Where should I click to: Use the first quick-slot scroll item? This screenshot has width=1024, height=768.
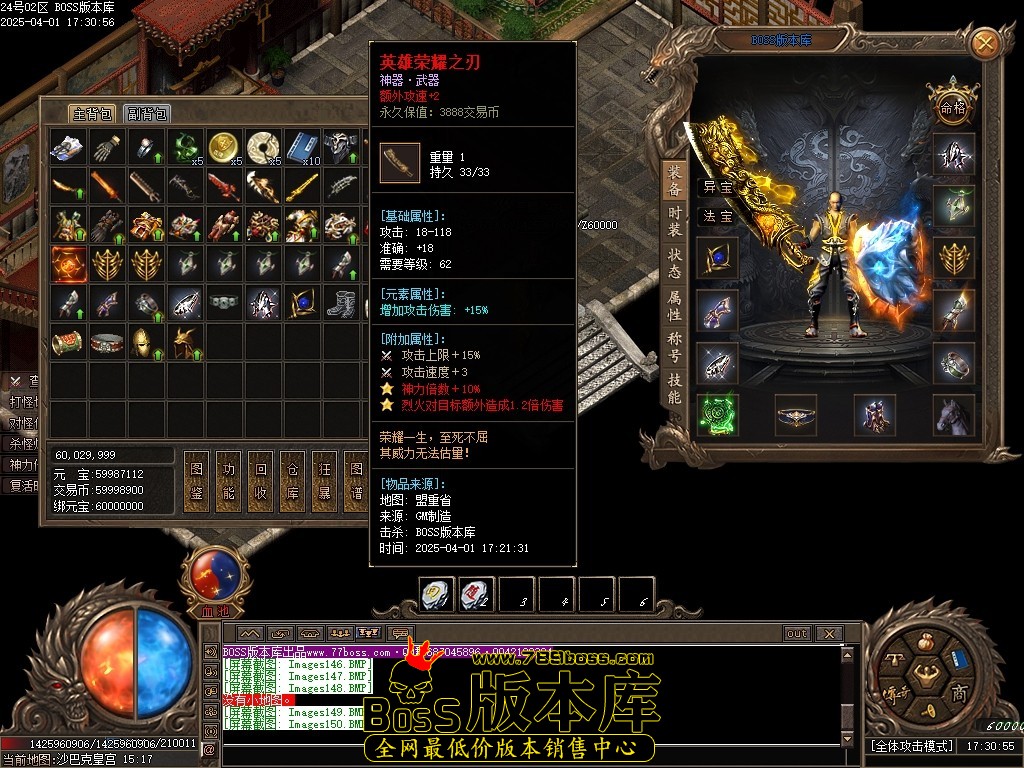[x=437, y=595]
